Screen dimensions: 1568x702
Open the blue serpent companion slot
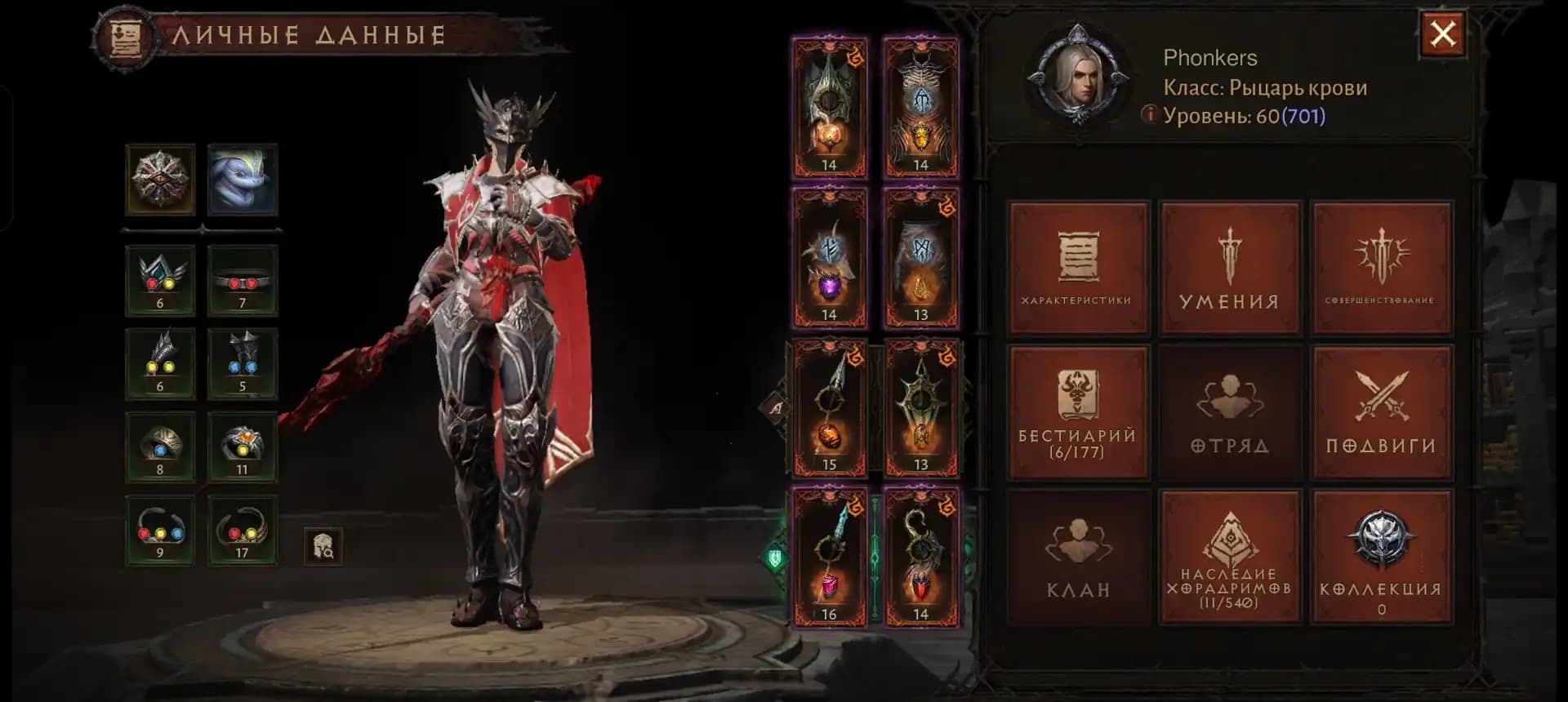[x=242, y=180]
